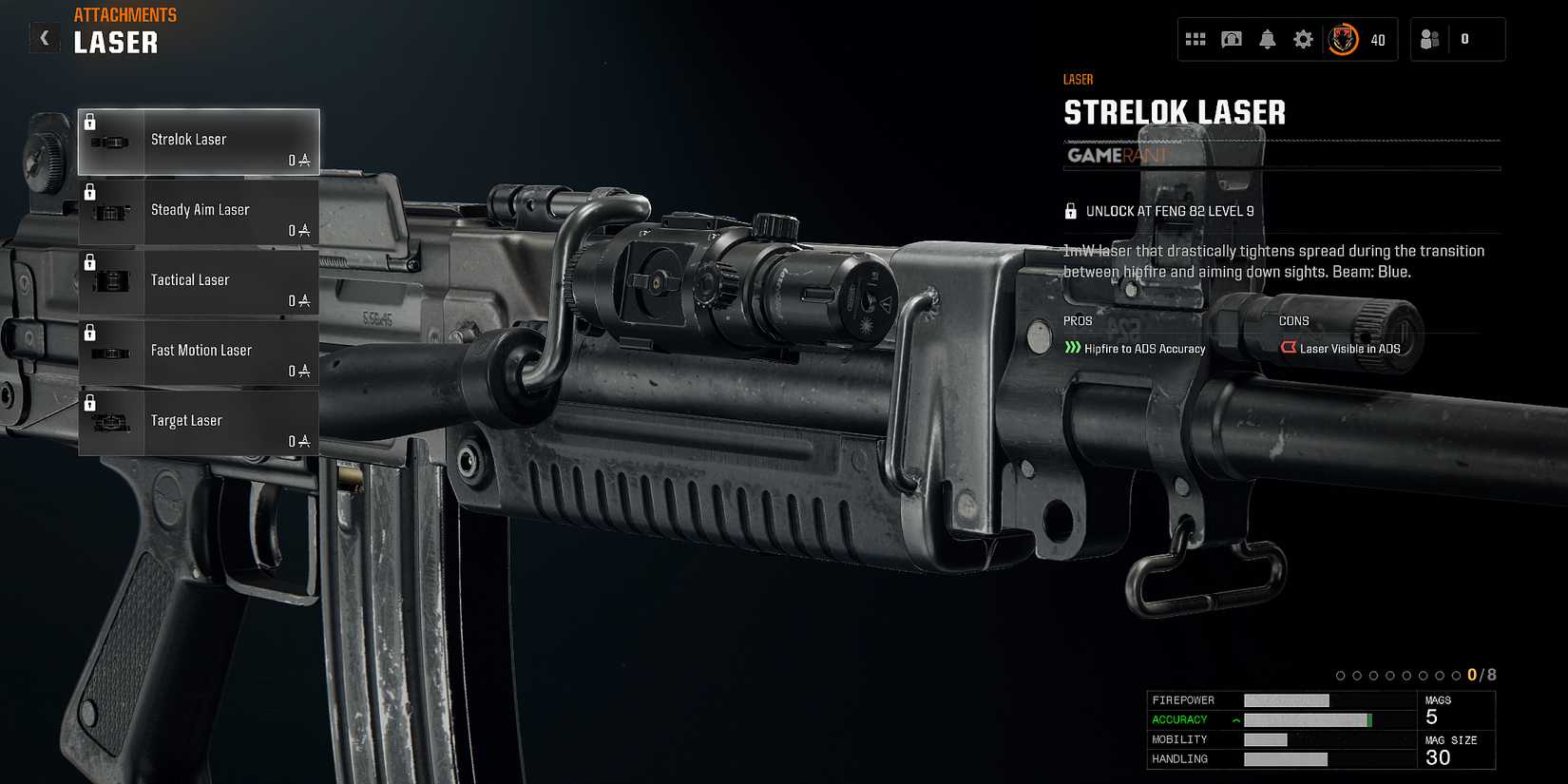Click the padlock on Steady Aim Laser

coord(90,191)
